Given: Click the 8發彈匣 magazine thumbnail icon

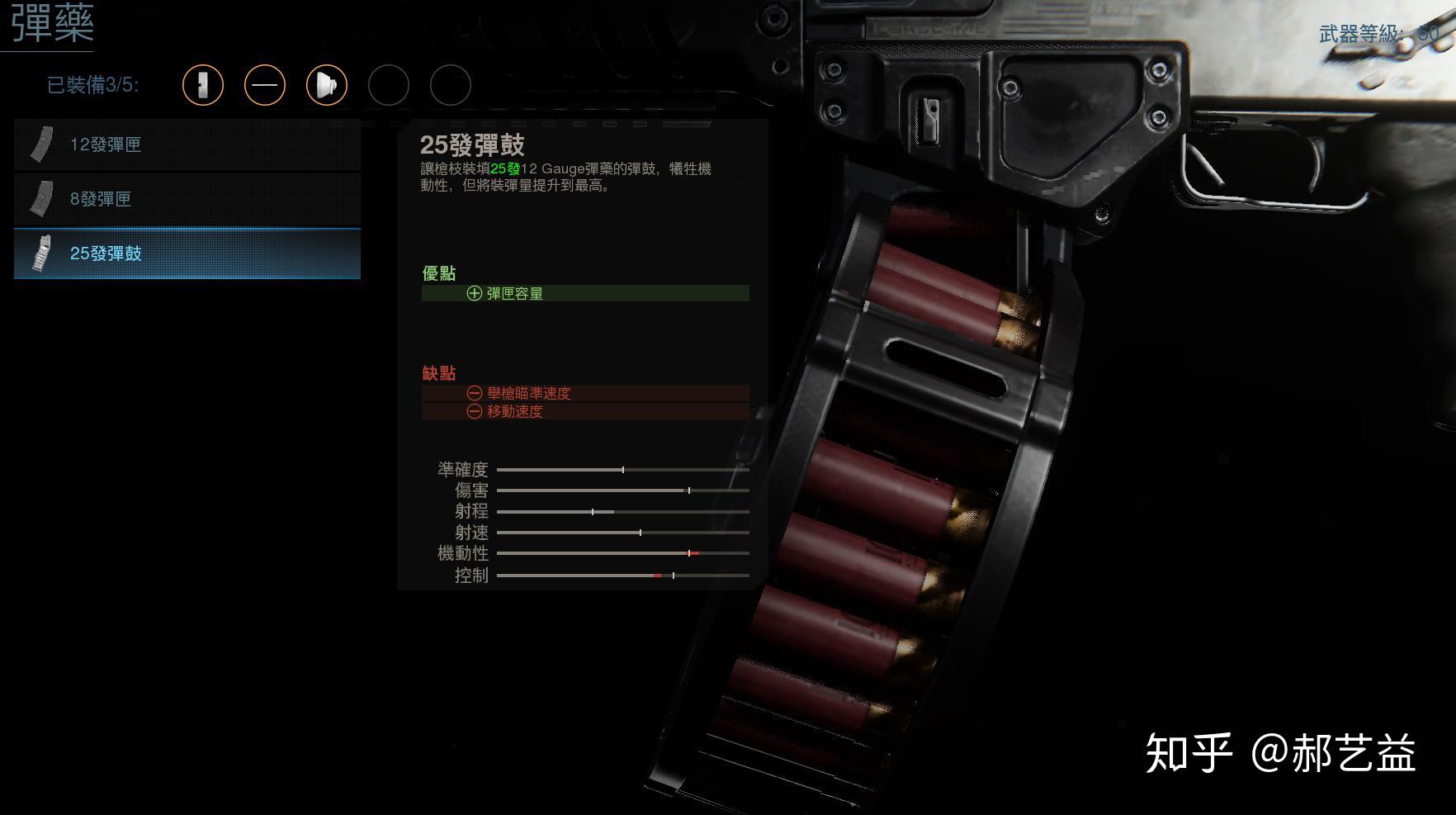Looking at the screenshot, I should point(41,197).
